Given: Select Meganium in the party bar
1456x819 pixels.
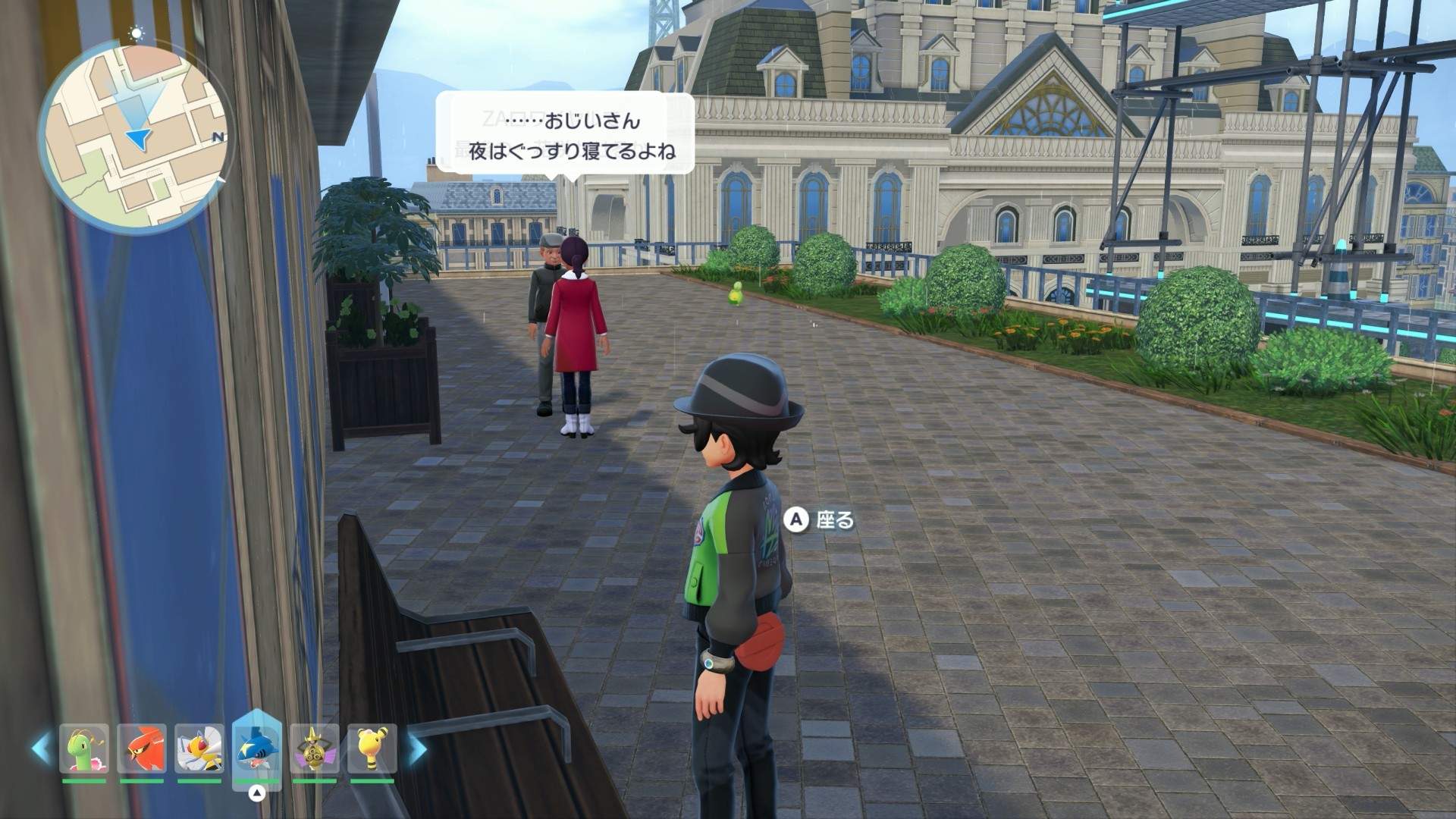Looking at the screenshot, I should point(84,748).
